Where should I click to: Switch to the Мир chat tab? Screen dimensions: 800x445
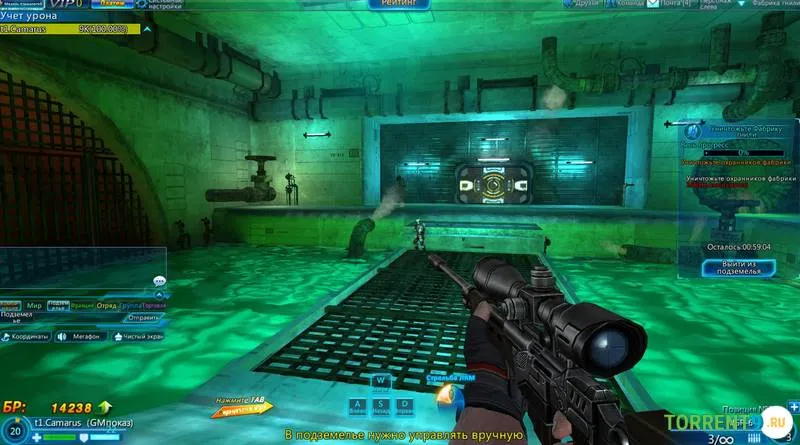coord(34,305)
